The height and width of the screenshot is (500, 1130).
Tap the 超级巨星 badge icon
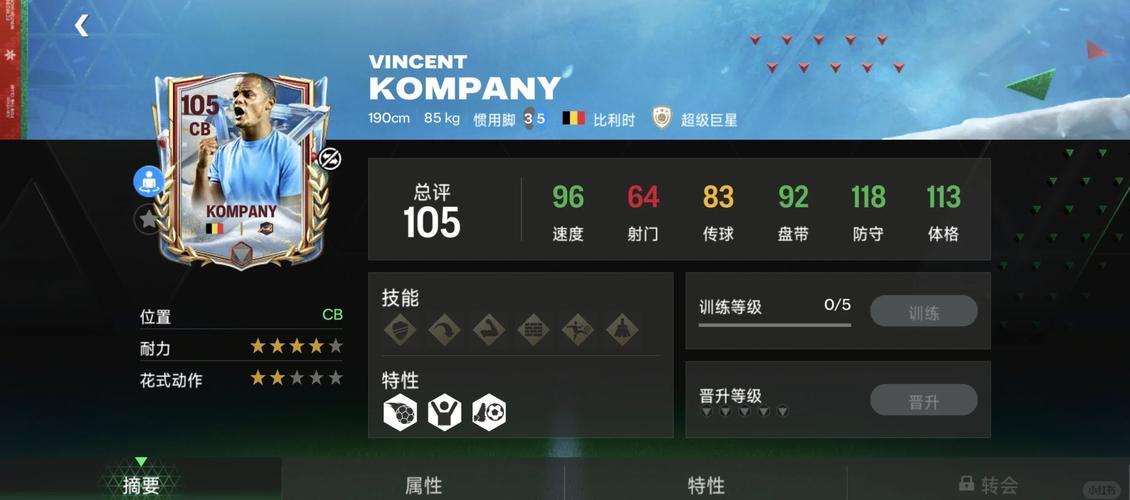tap(661, 118)
